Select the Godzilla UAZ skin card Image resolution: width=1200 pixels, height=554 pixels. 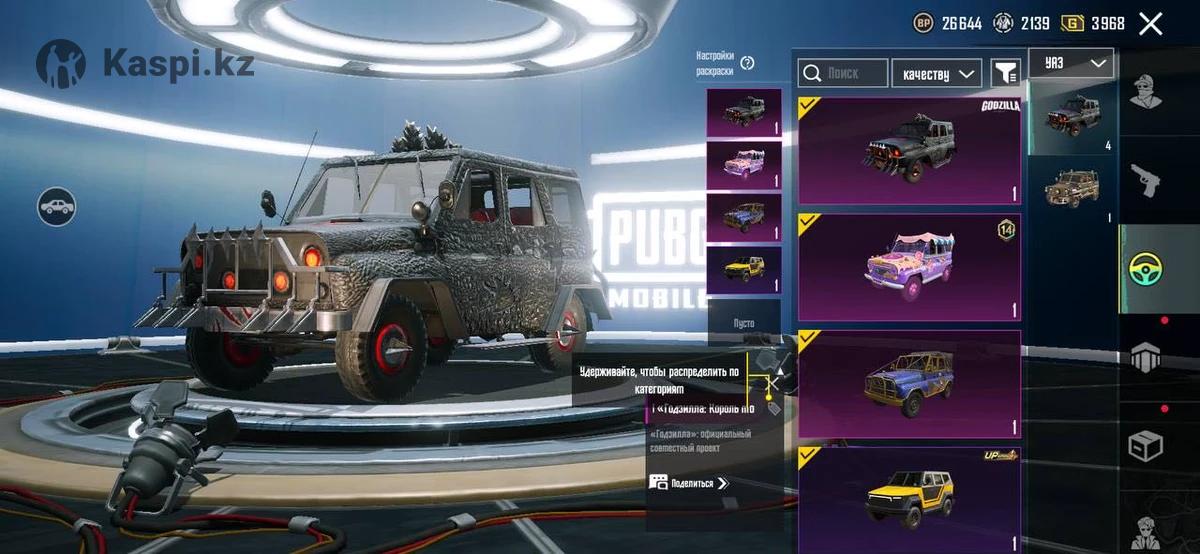909,150
